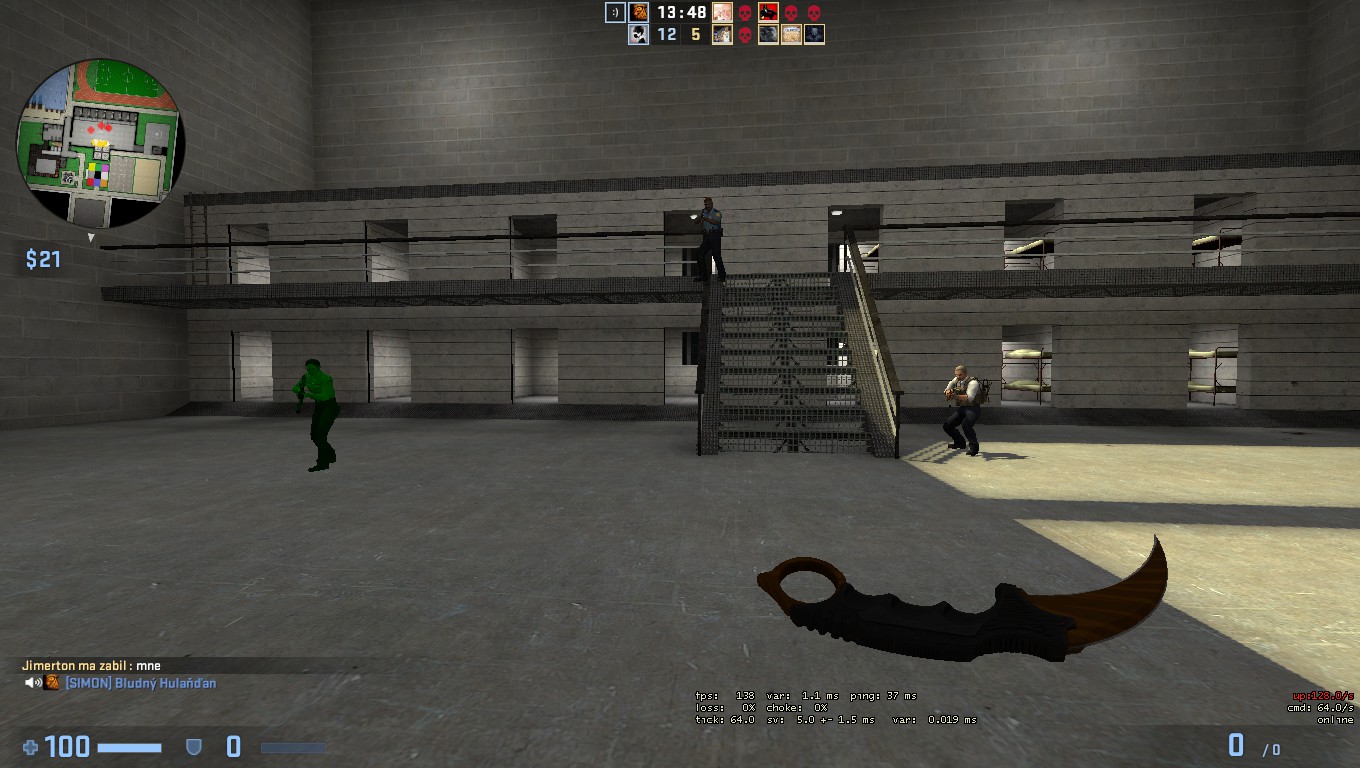
Task: Click the health cross icon
Action: pos(33,746)
